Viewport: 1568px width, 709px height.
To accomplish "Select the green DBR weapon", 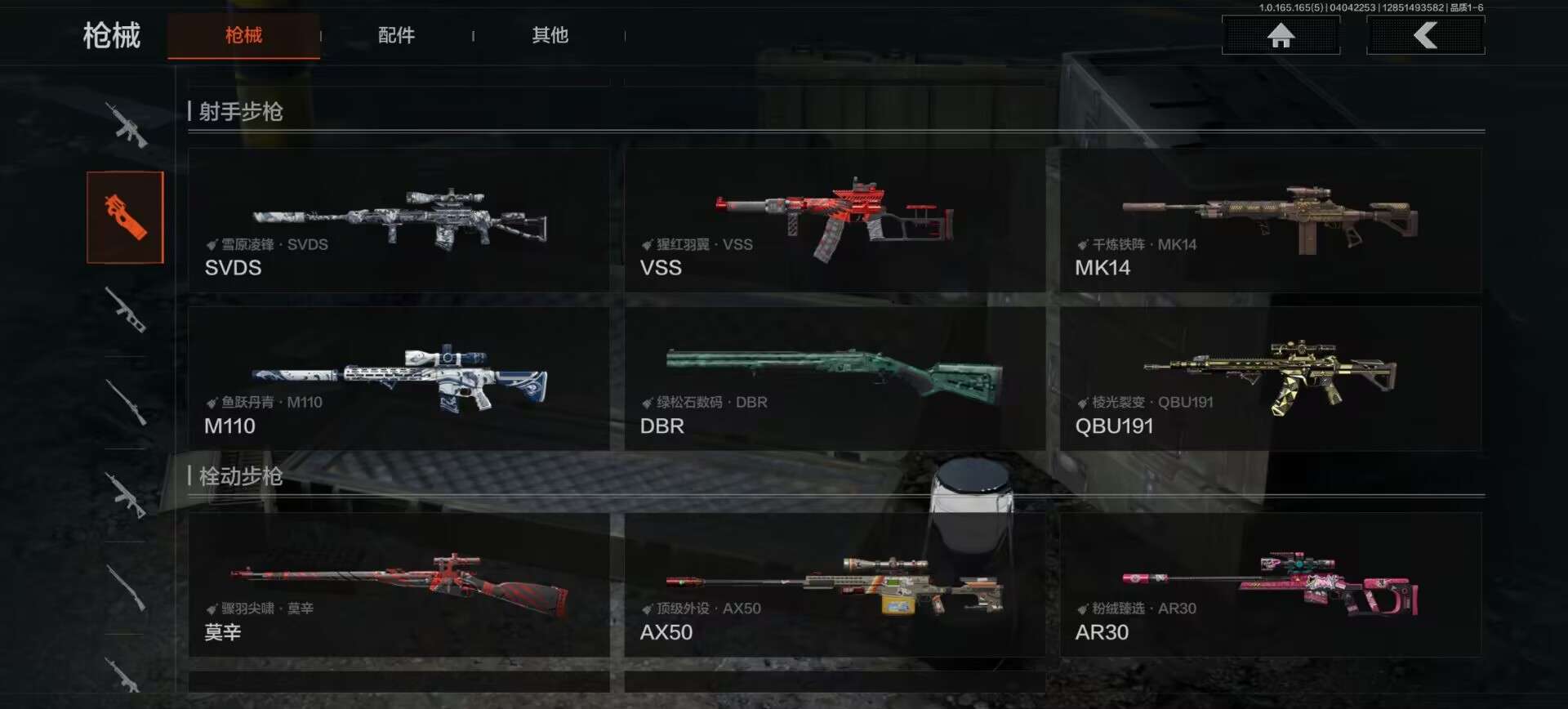I will (x=835, y=378).
